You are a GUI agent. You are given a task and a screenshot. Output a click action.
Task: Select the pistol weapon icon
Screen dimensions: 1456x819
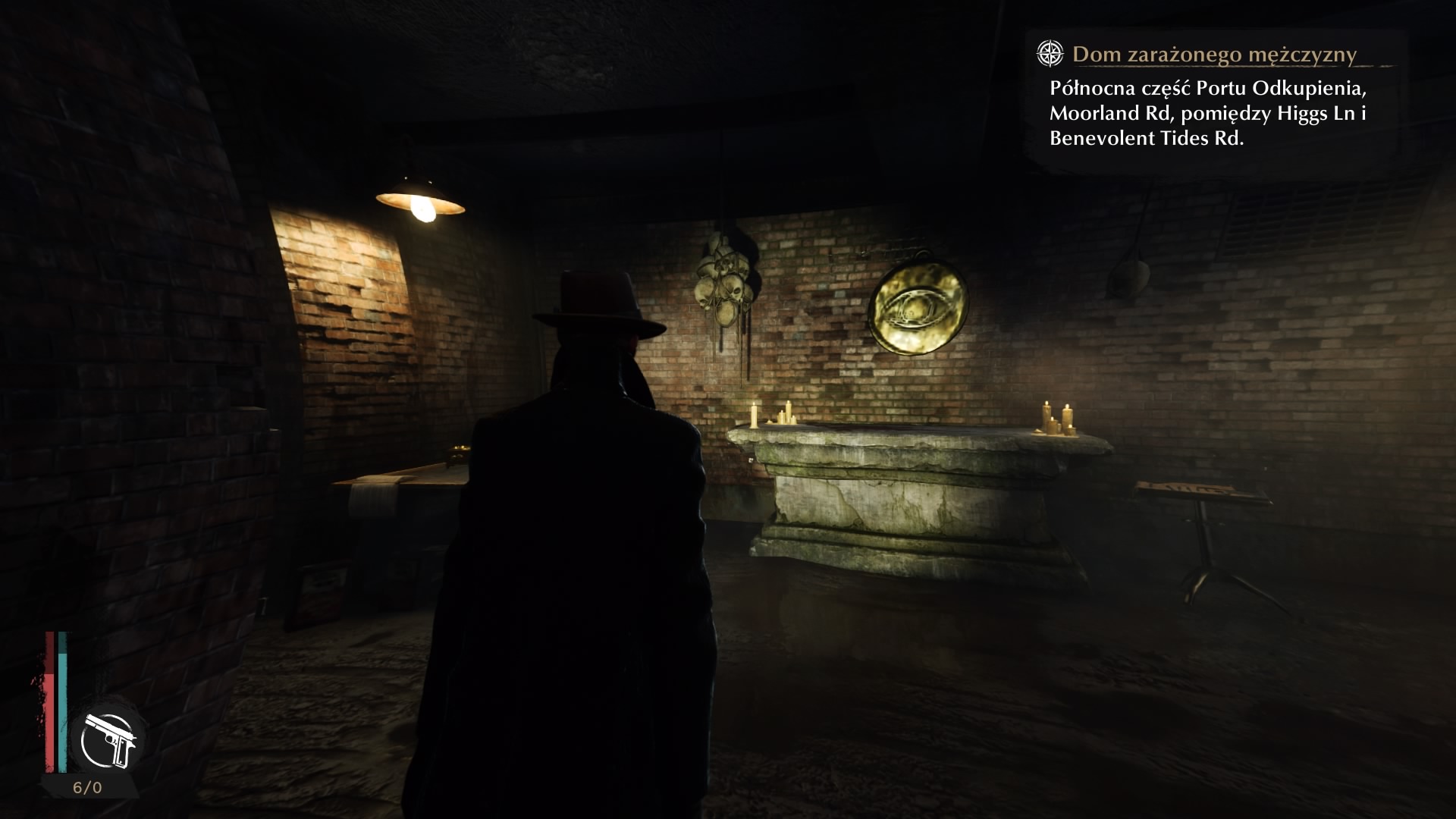click(109, 739)
